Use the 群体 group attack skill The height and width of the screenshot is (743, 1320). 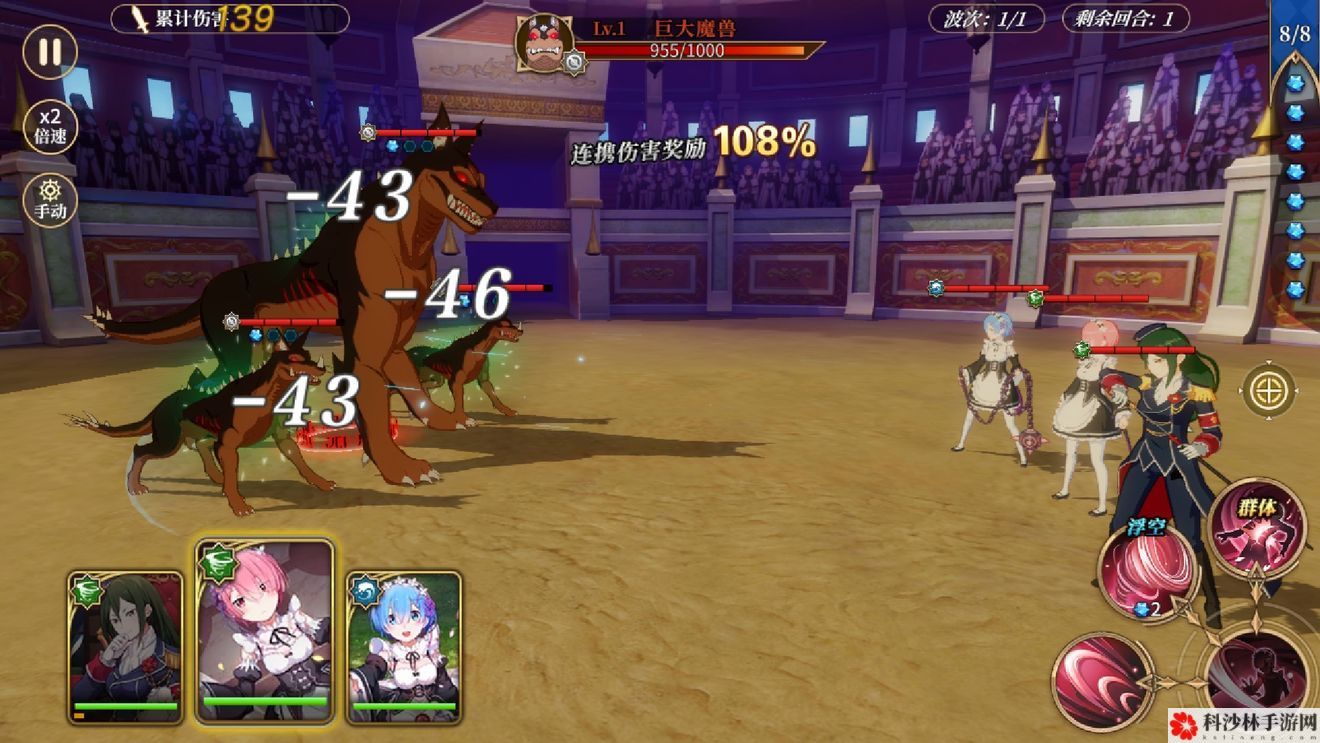(1258, 527)
